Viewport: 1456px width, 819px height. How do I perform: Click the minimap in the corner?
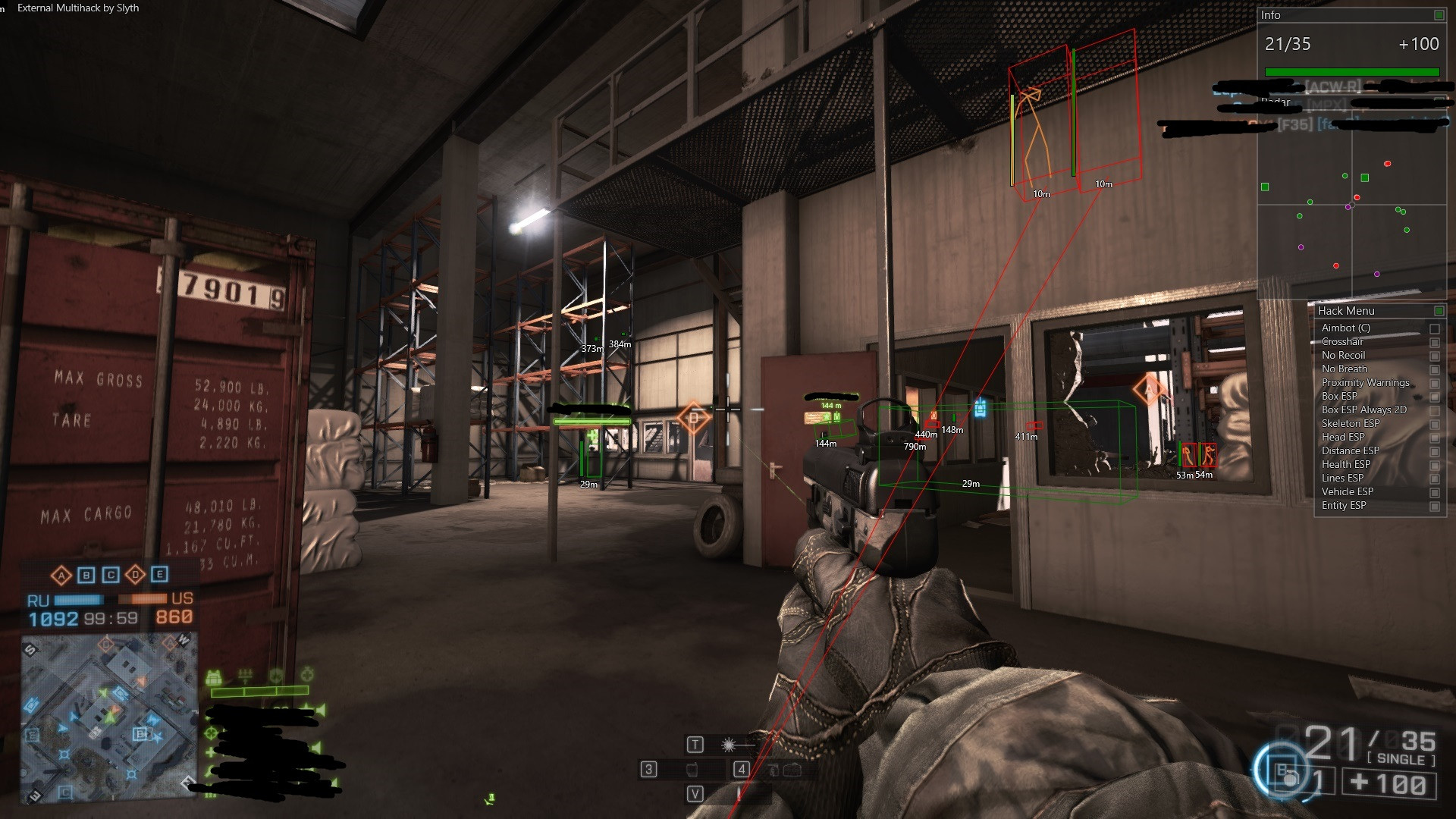(x=109, y=718)
